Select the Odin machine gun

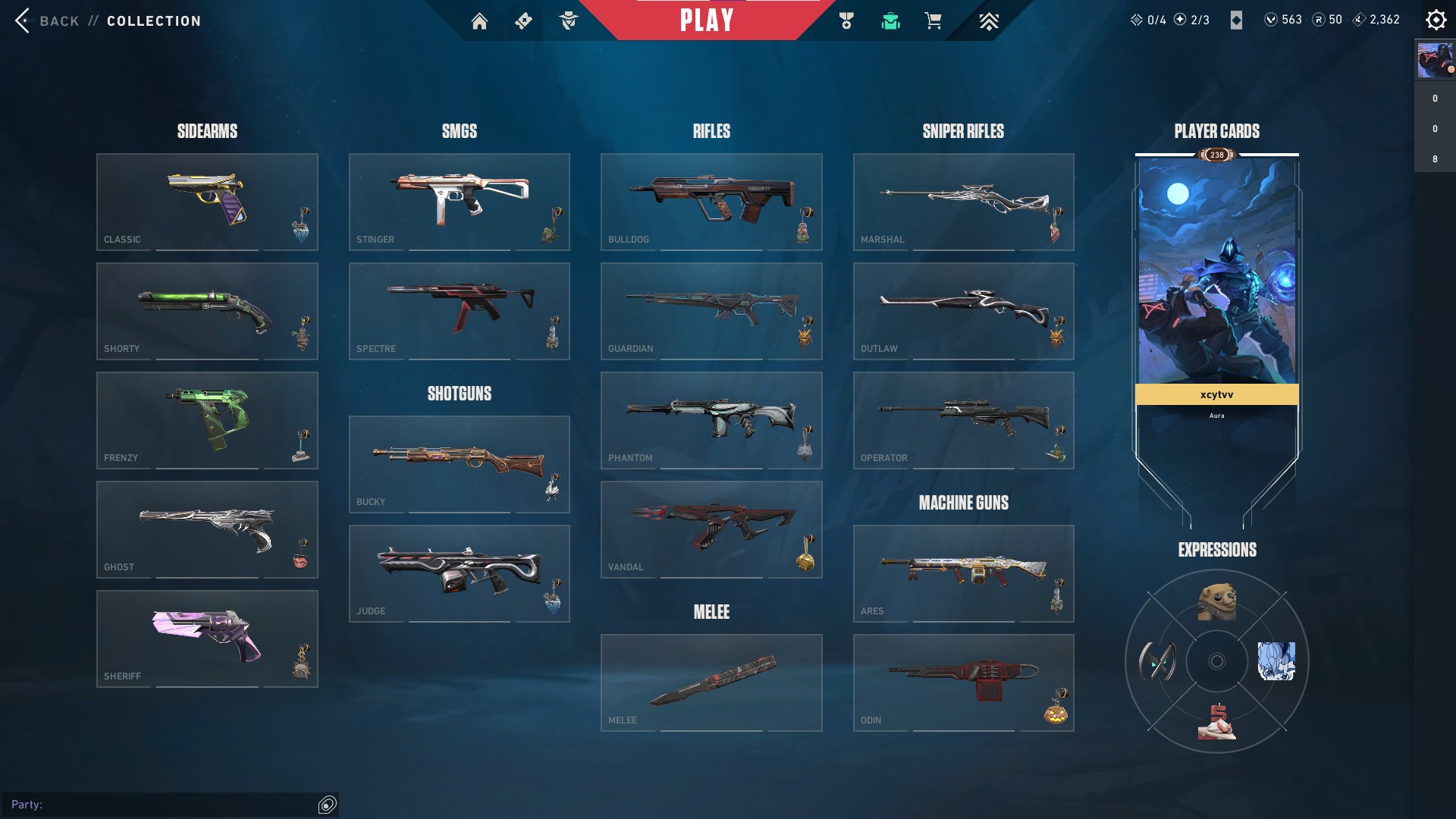coord(964,682)
